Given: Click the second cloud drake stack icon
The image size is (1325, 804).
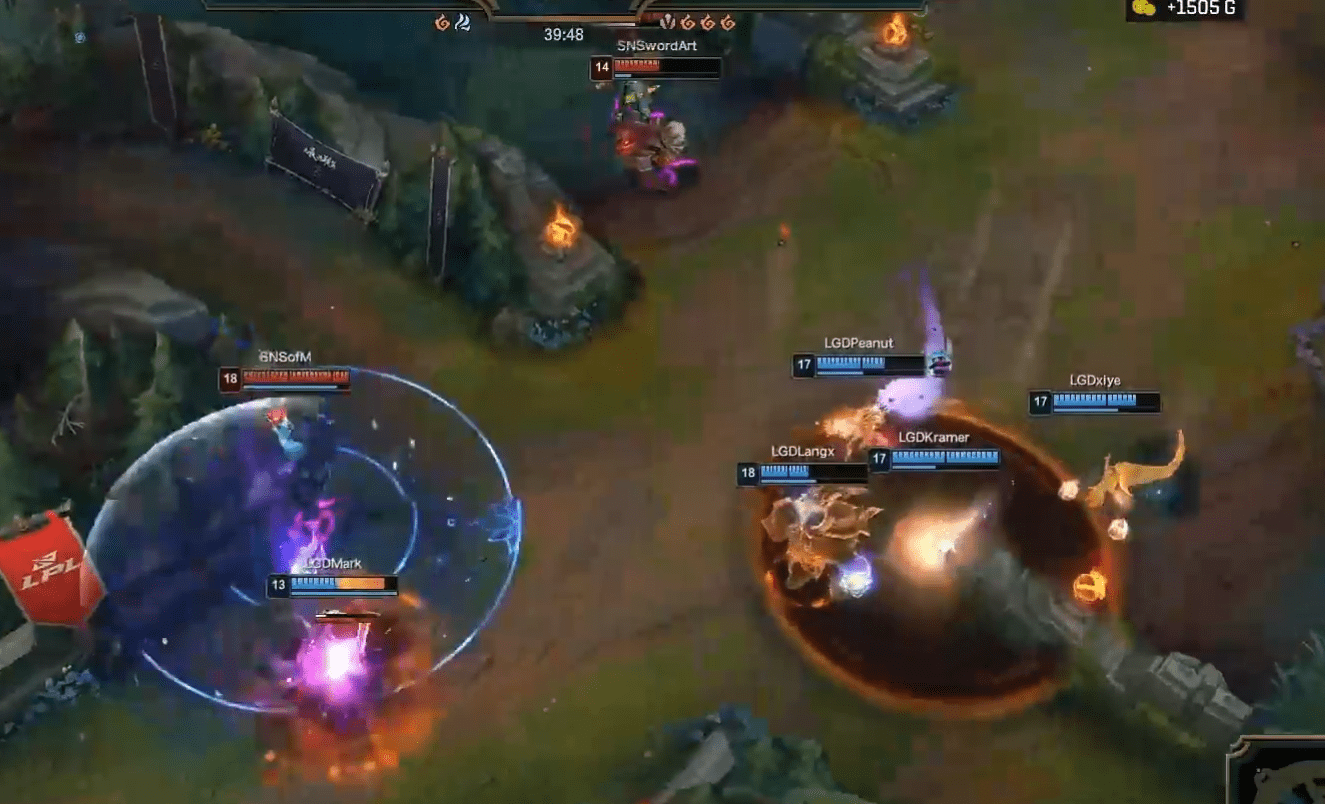Looking at the screenshot, I should [x=707, y=21].
